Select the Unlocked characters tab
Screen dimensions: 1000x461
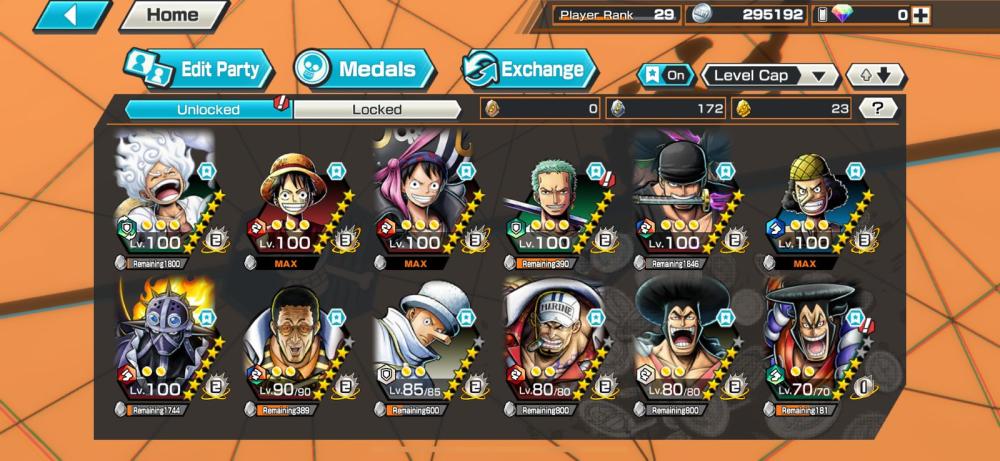(208, 109)
